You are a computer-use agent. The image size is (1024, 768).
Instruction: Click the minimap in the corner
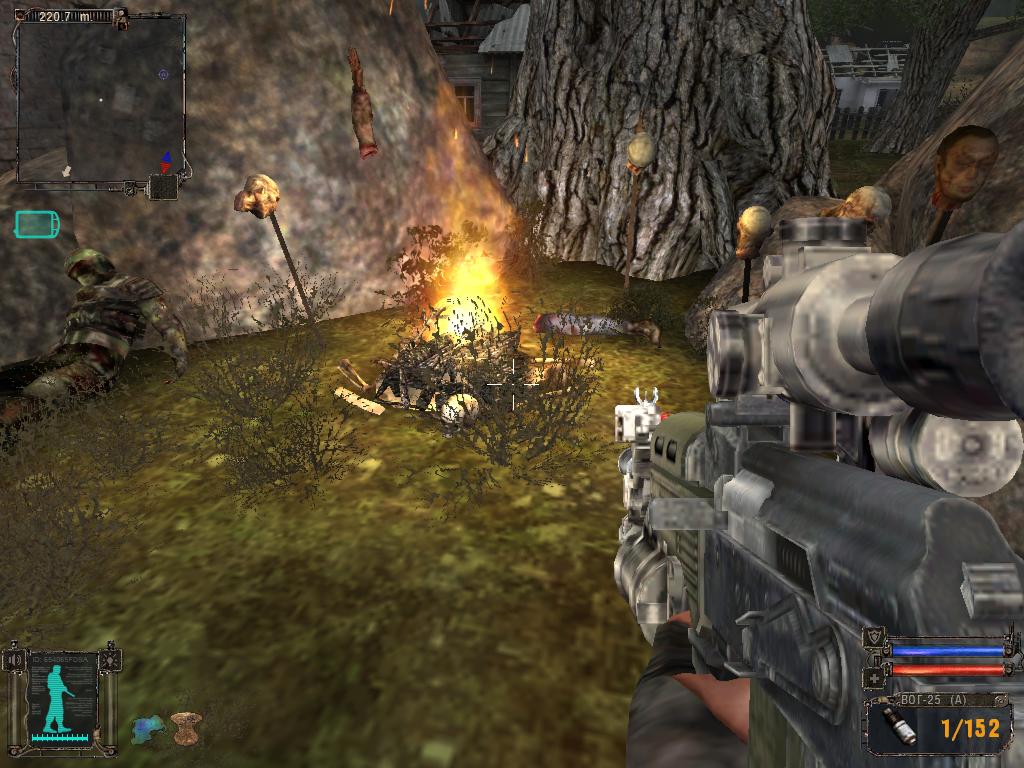[x=99, y=98]
